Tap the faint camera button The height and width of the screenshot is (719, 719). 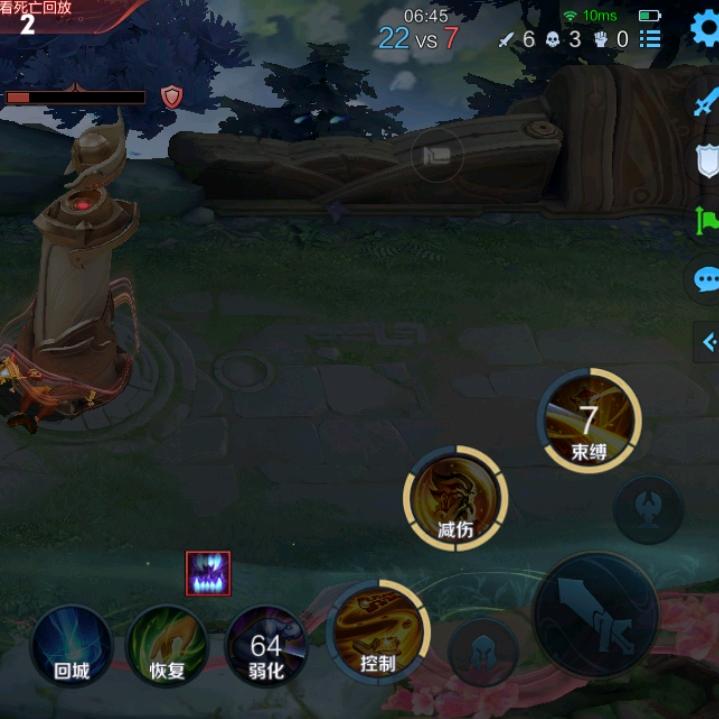click(x=437, y=155)
